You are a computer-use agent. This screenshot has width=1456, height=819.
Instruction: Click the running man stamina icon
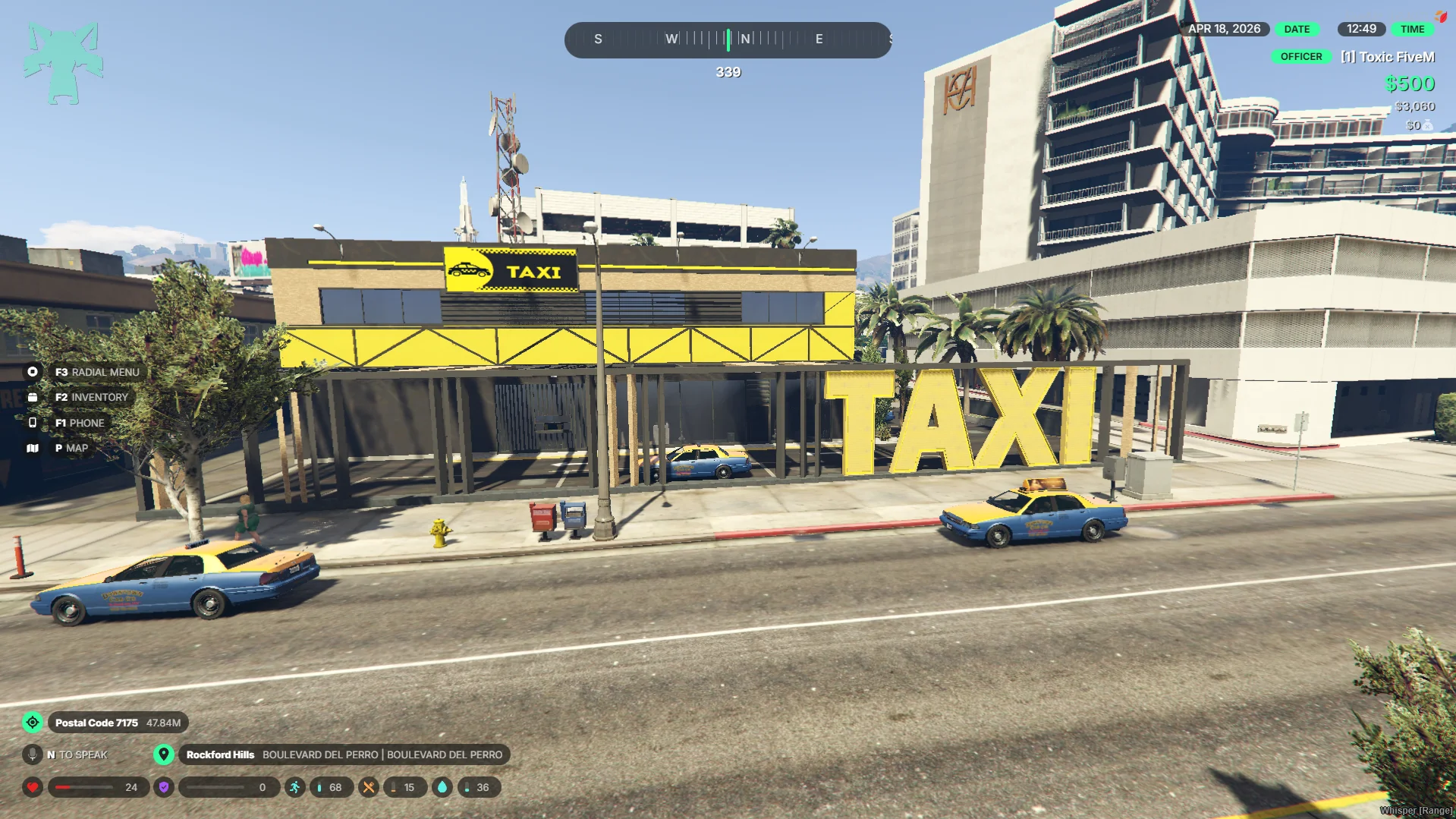tap(295, 787)
